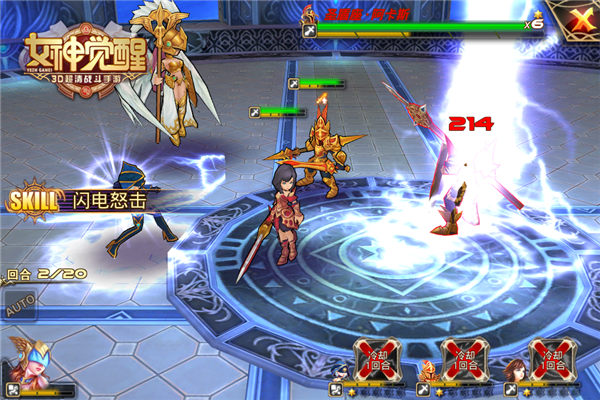Select the brown-haired girl portrait
The width and height of the screenshot is (600, 400).
(x=515, y=371)
